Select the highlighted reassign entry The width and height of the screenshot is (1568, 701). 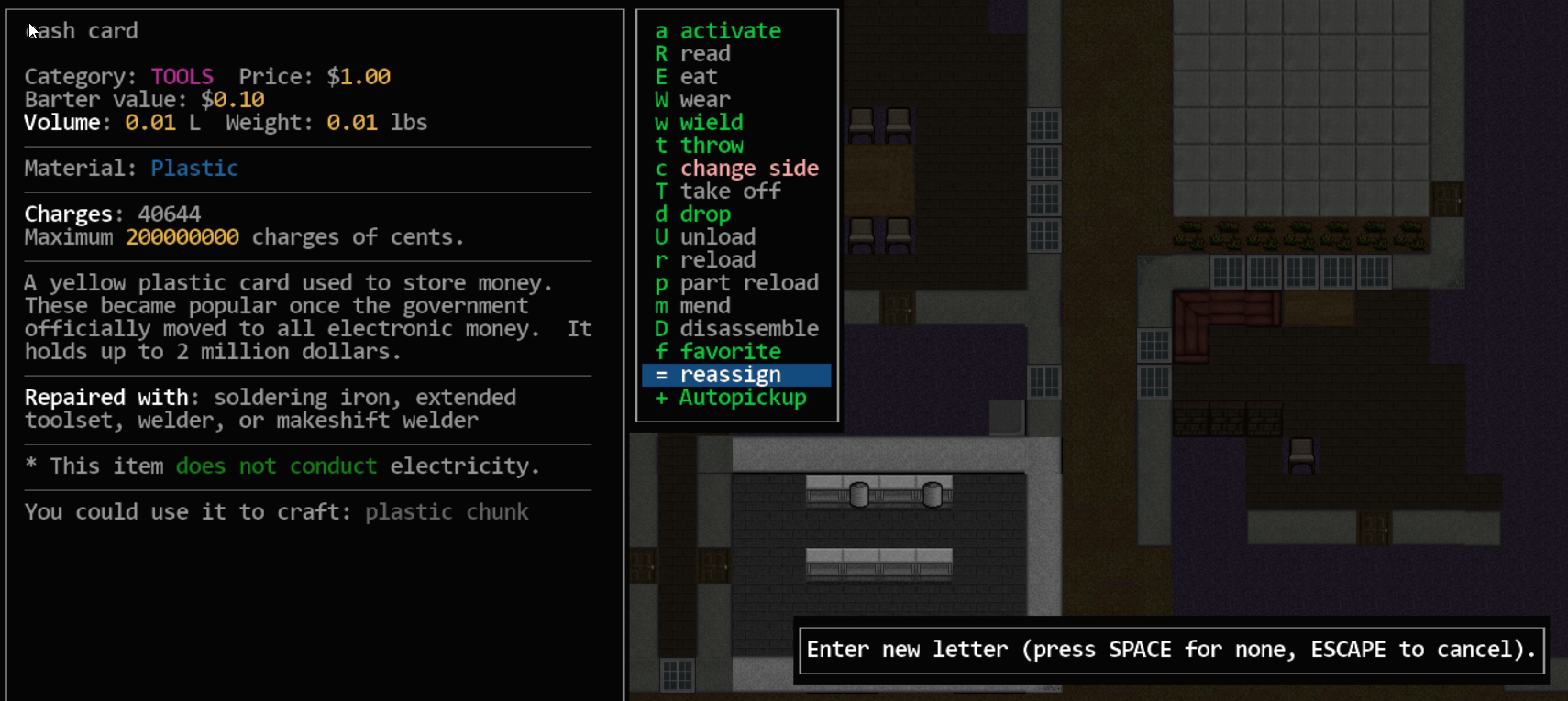click(730, 375)
